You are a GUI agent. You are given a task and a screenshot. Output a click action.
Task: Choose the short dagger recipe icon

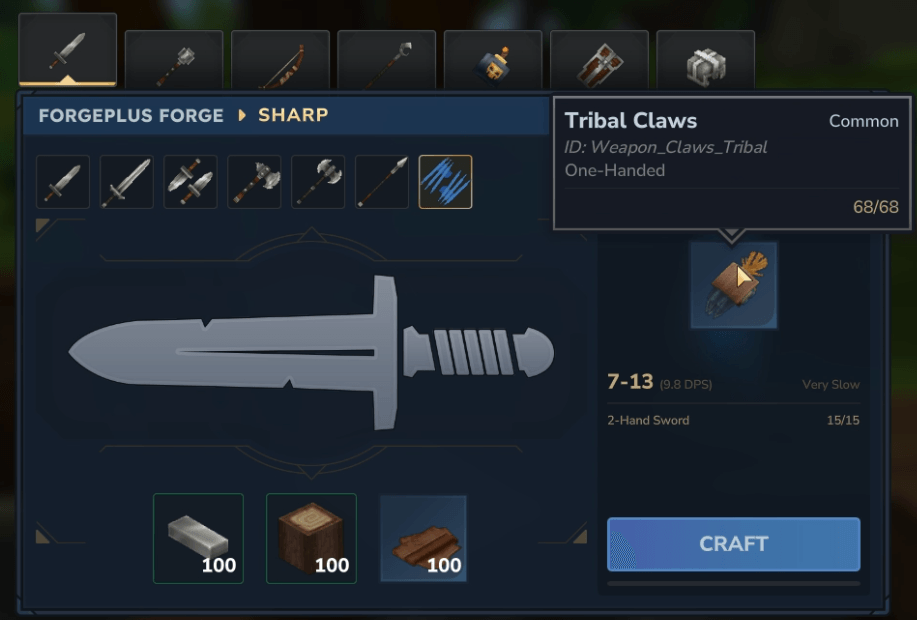63,182
